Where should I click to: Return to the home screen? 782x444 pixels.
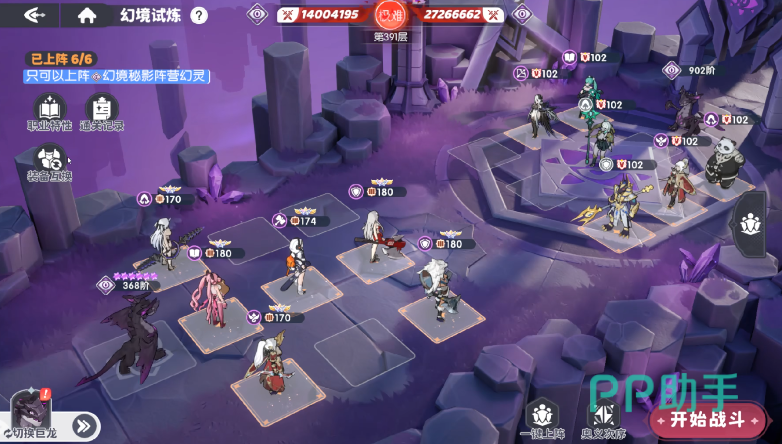pos(87,15)
